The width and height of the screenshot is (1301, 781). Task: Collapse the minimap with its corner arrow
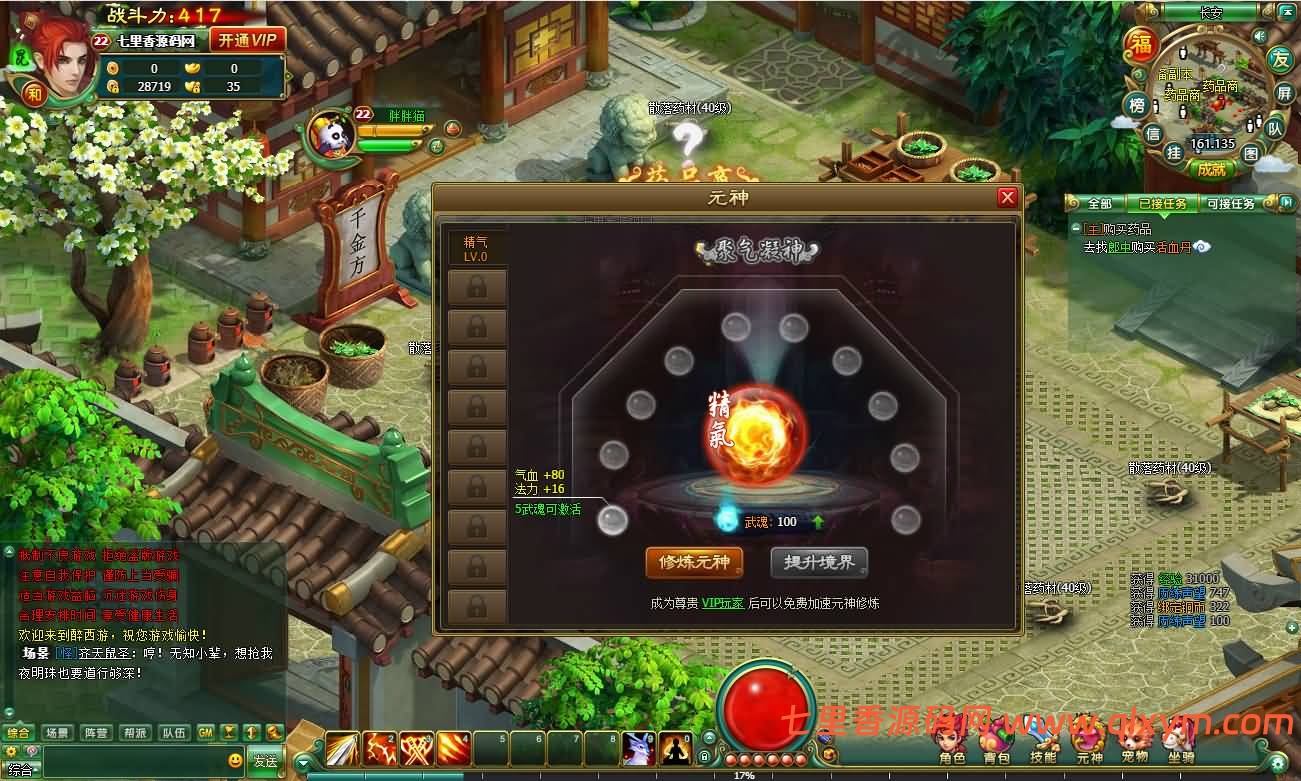click(1285, 12)
